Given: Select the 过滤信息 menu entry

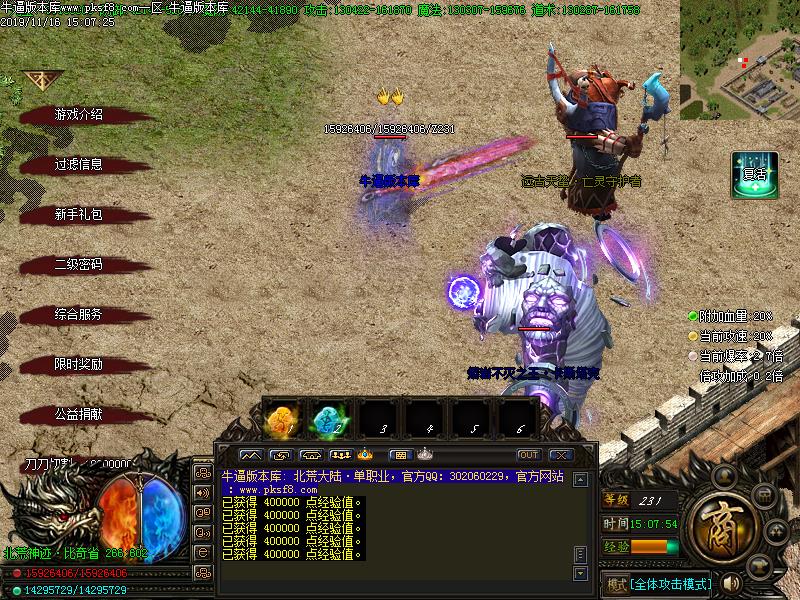Looking at the screenshot, I should pyautogui.click(x=78, y=165).
